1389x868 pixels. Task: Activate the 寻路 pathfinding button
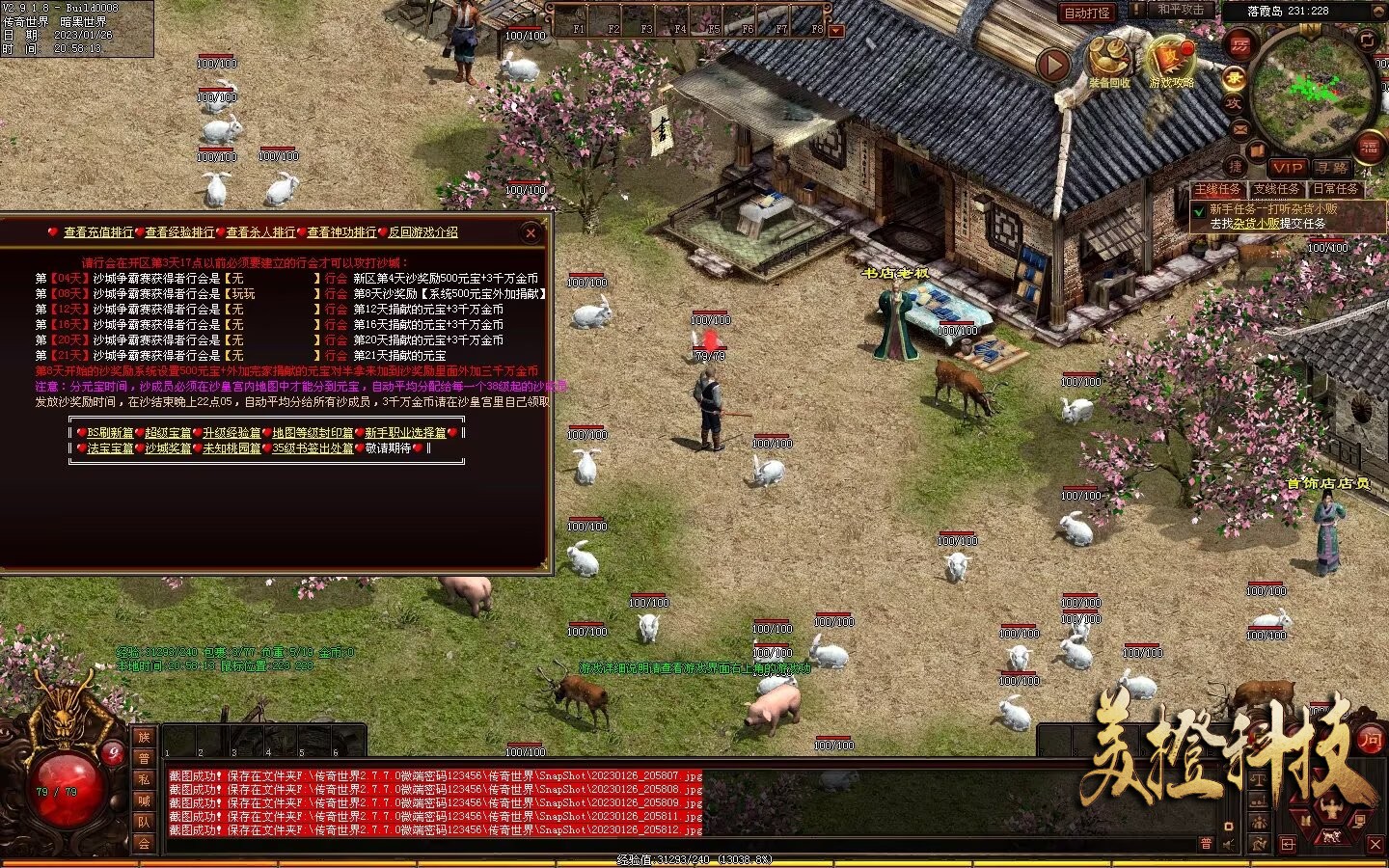tap(1332, 168)
